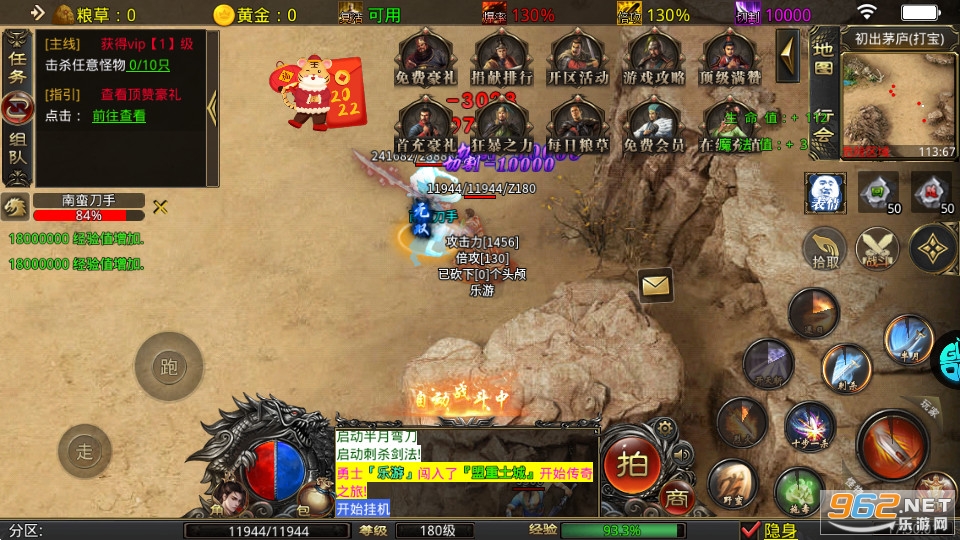Toggle the 隐身 stealth checkbox
This screenshot has height=540, width=960.
click(x=749, y=530)
